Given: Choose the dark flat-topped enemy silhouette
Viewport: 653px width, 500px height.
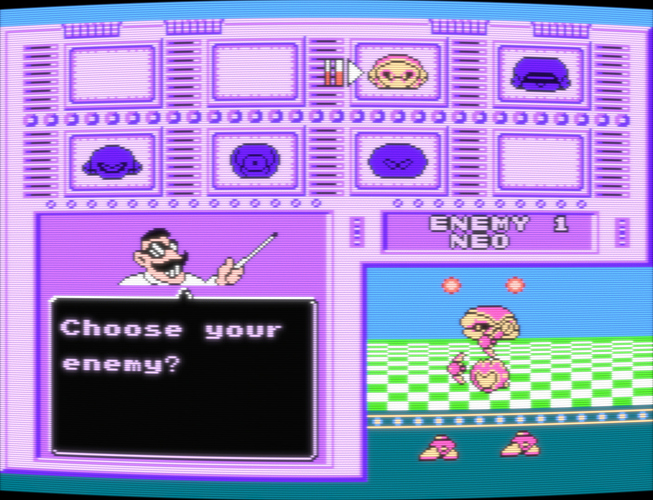Looking at the screenshot, I should (541, 72).
